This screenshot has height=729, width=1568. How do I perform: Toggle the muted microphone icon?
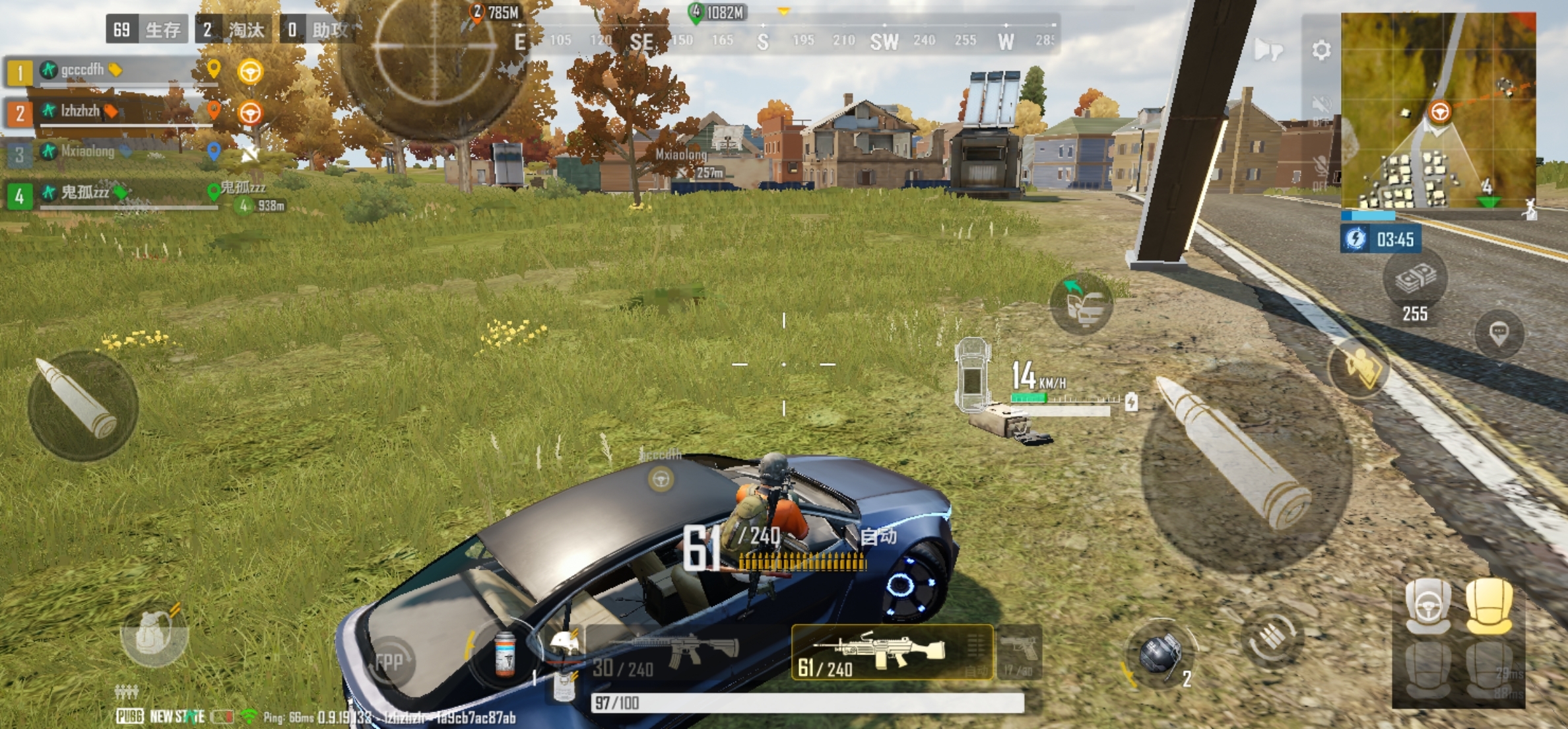tap(1321, 166)
